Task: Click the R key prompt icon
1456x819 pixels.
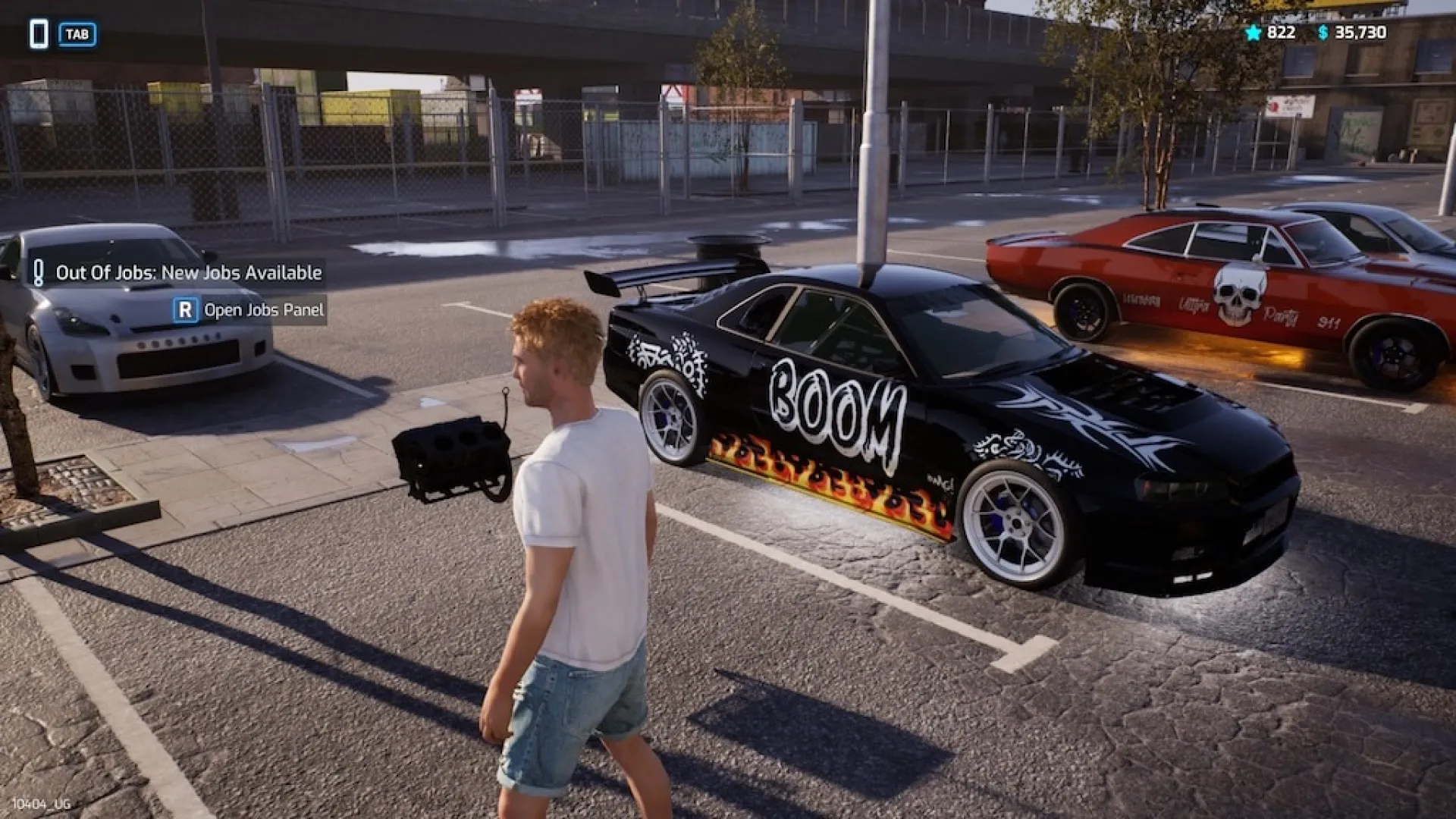Action: 187,309
